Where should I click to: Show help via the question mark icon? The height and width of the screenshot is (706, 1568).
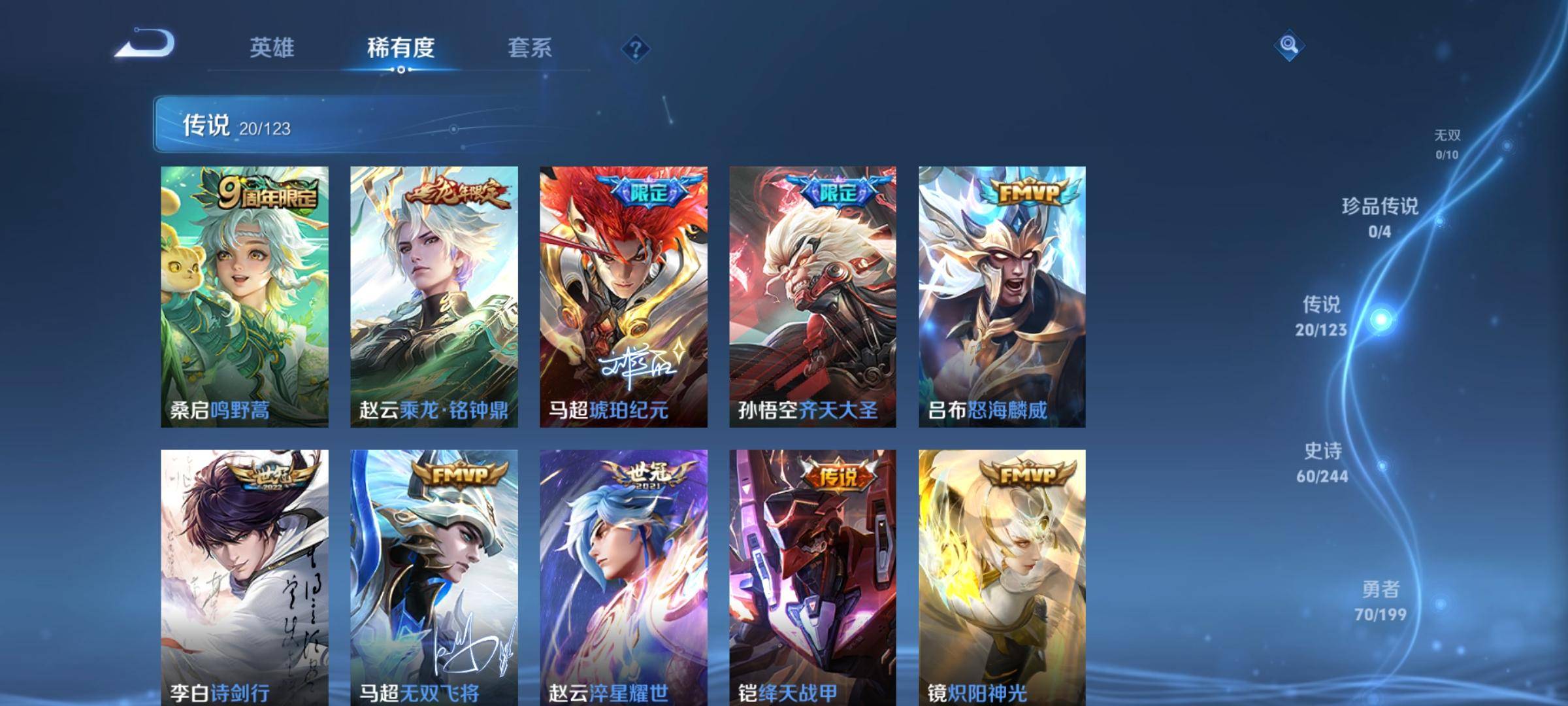click(635, 49)
